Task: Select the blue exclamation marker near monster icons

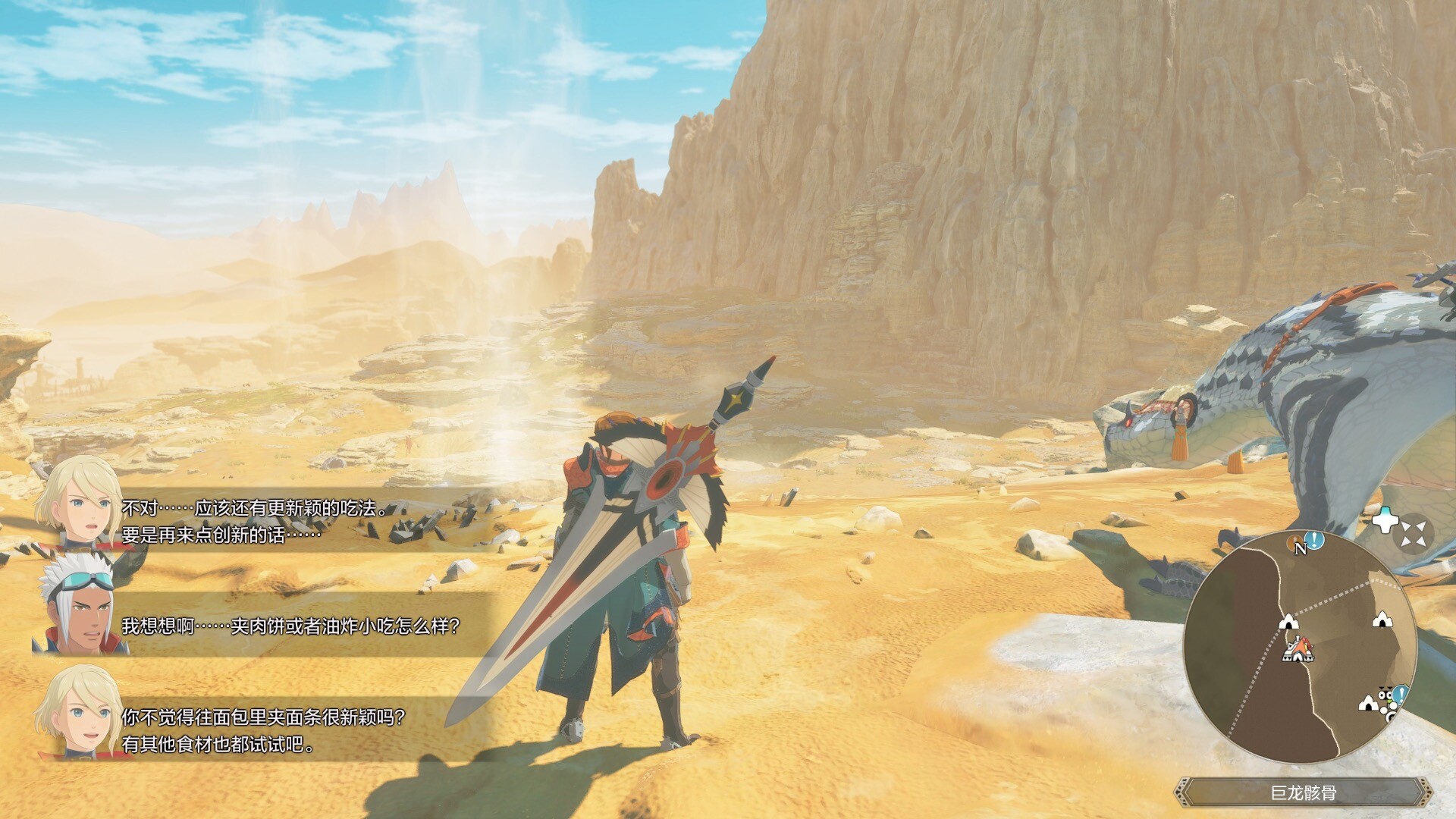Action: coord(1400,693)
